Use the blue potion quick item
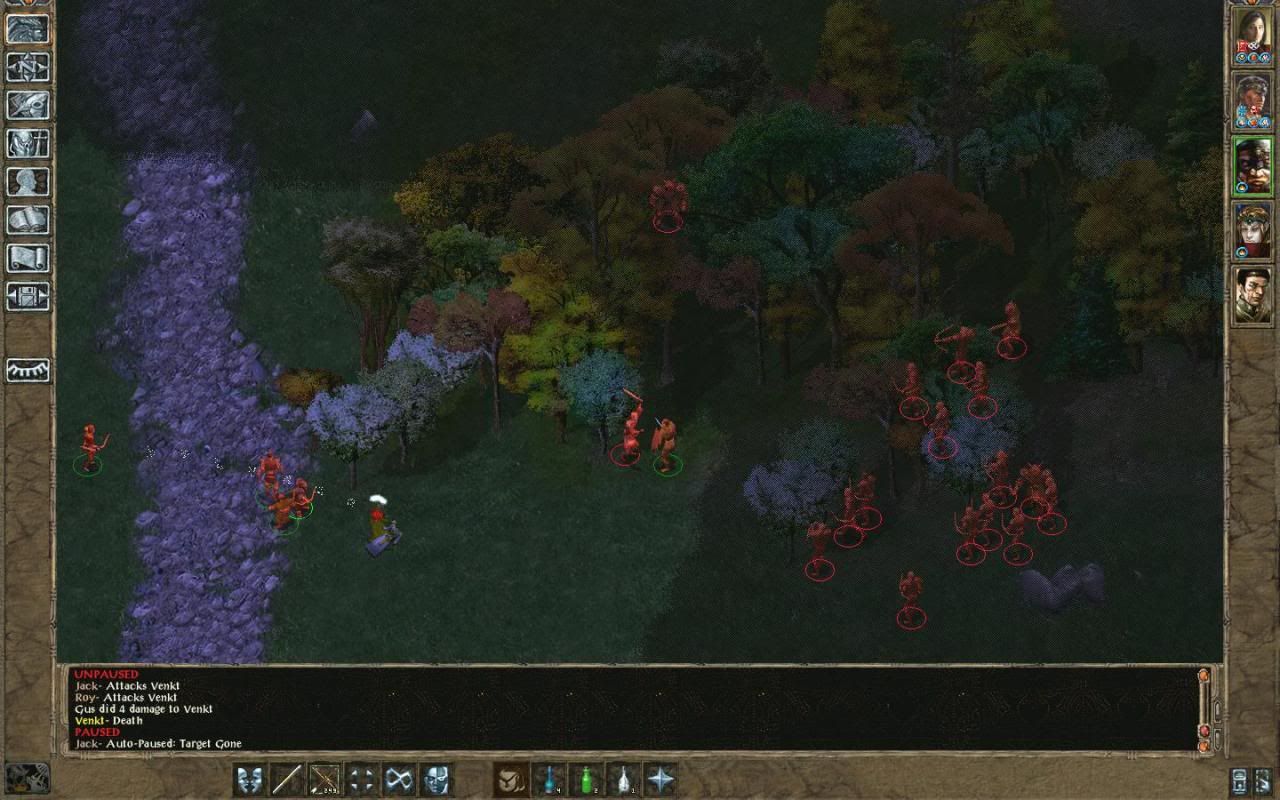 549,779
